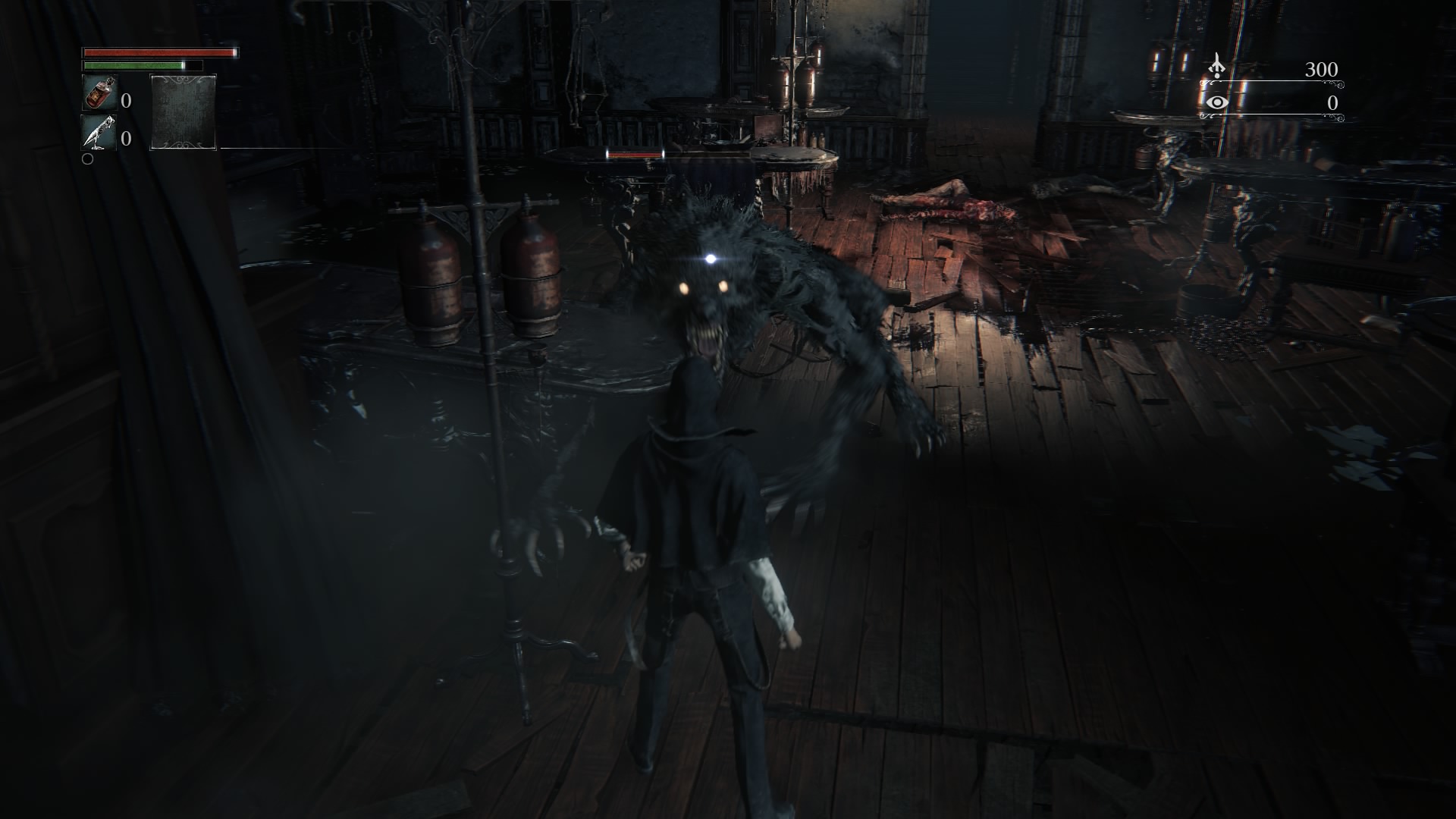
Task: Click the insight eye icon
Action: 1216,102
